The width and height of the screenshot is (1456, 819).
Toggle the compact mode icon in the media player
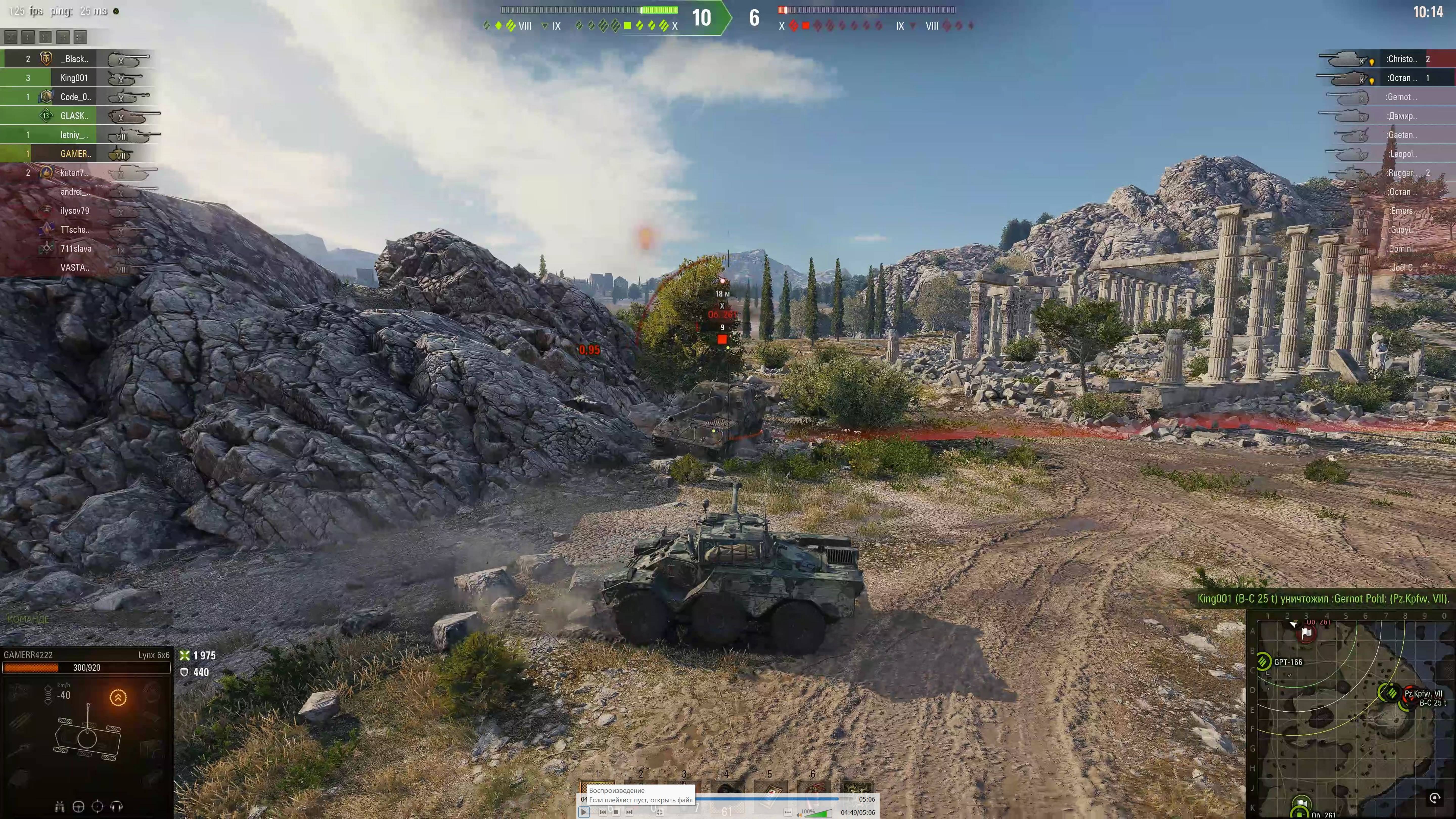coord(660,813)
